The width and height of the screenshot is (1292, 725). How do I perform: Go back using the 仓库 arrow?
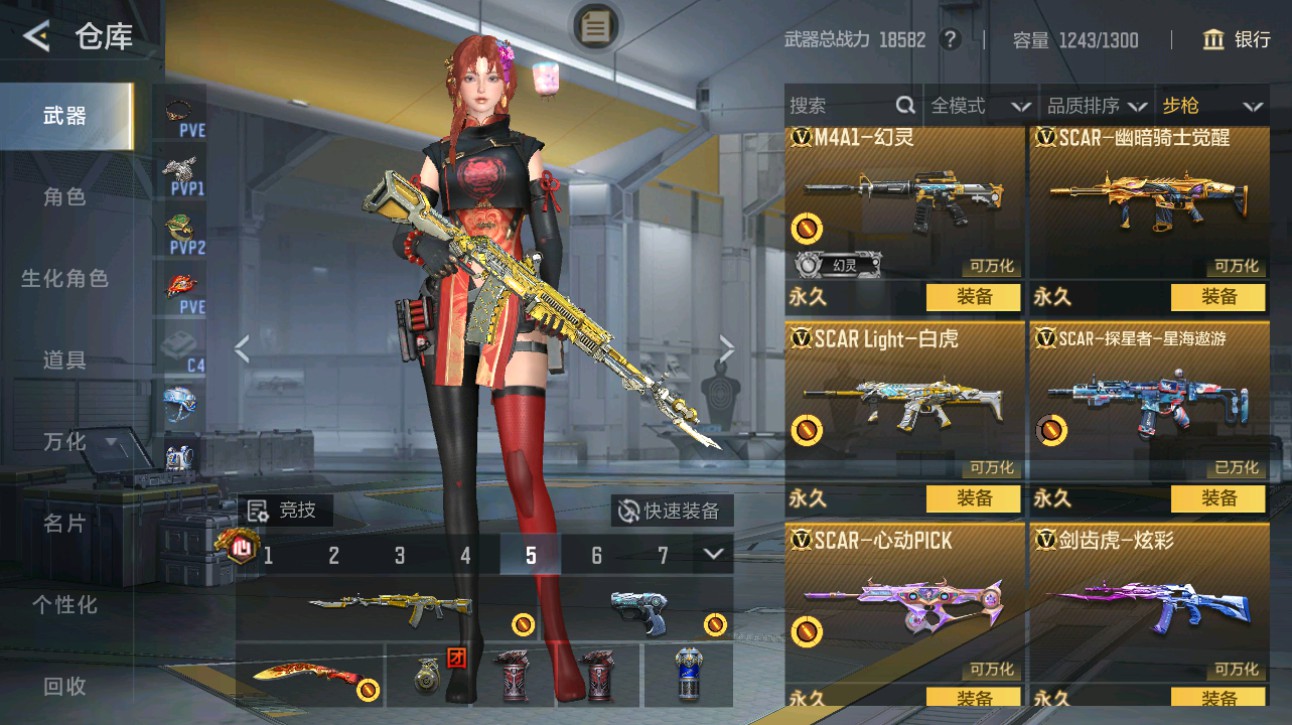click(37, 38)
